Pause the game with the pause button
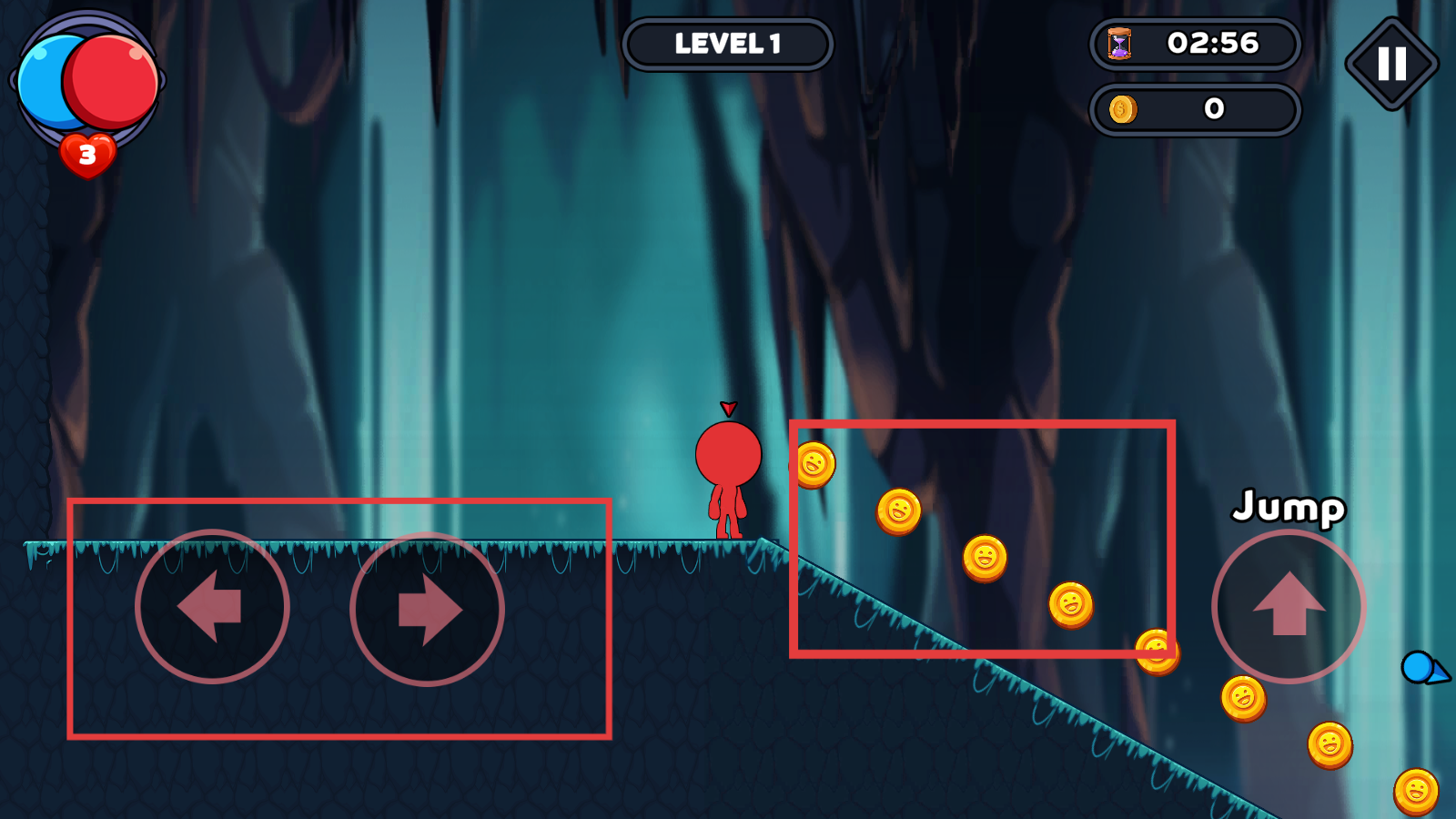 [1391, 64]
